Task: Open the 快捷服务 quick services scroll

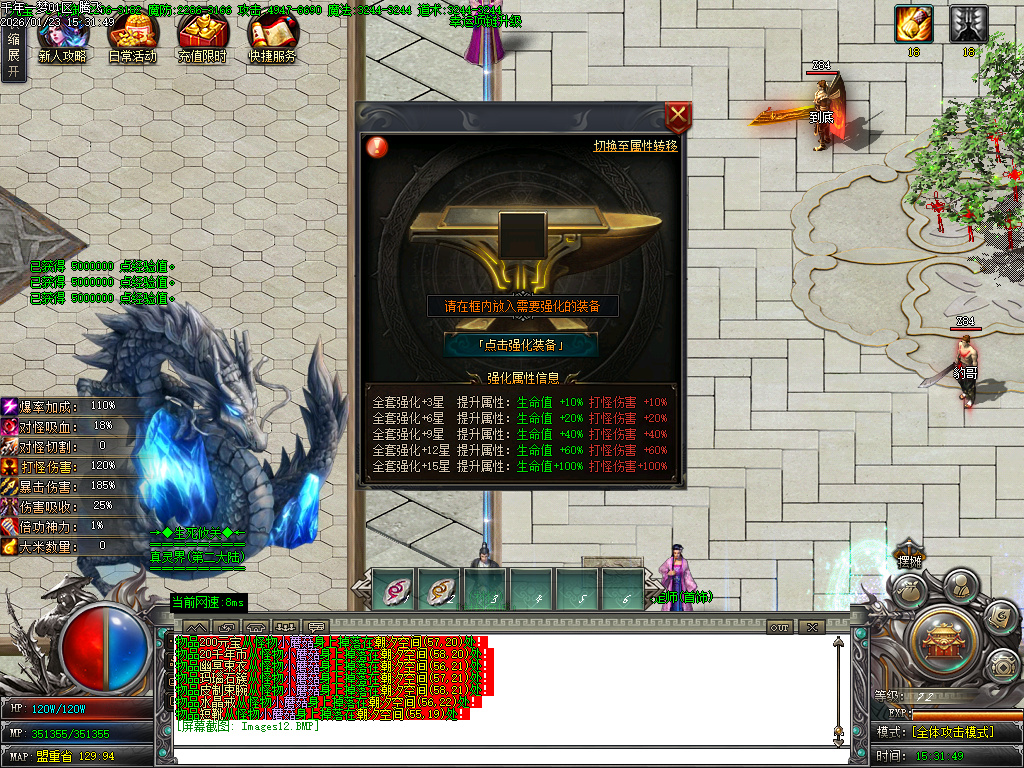Action: pyautogui.click(x=272, y=38)
